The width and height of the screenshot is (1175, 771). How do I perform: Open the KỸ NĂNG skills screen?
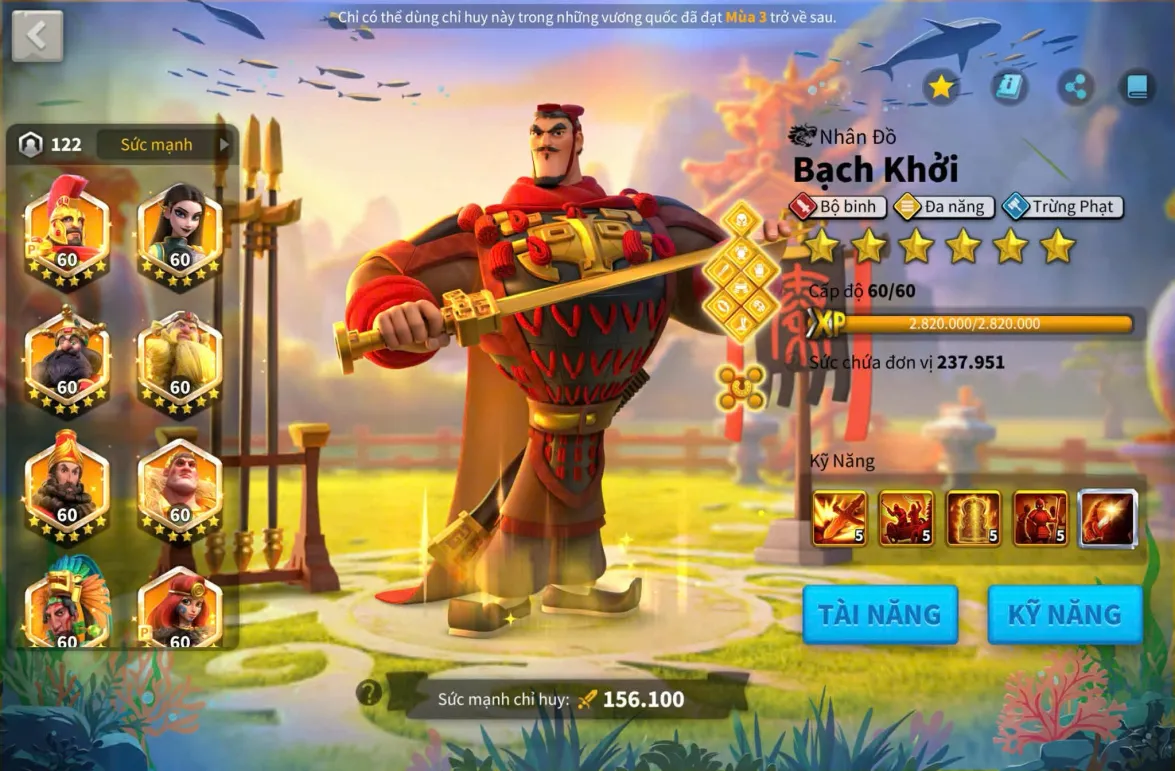point(1065,614)
